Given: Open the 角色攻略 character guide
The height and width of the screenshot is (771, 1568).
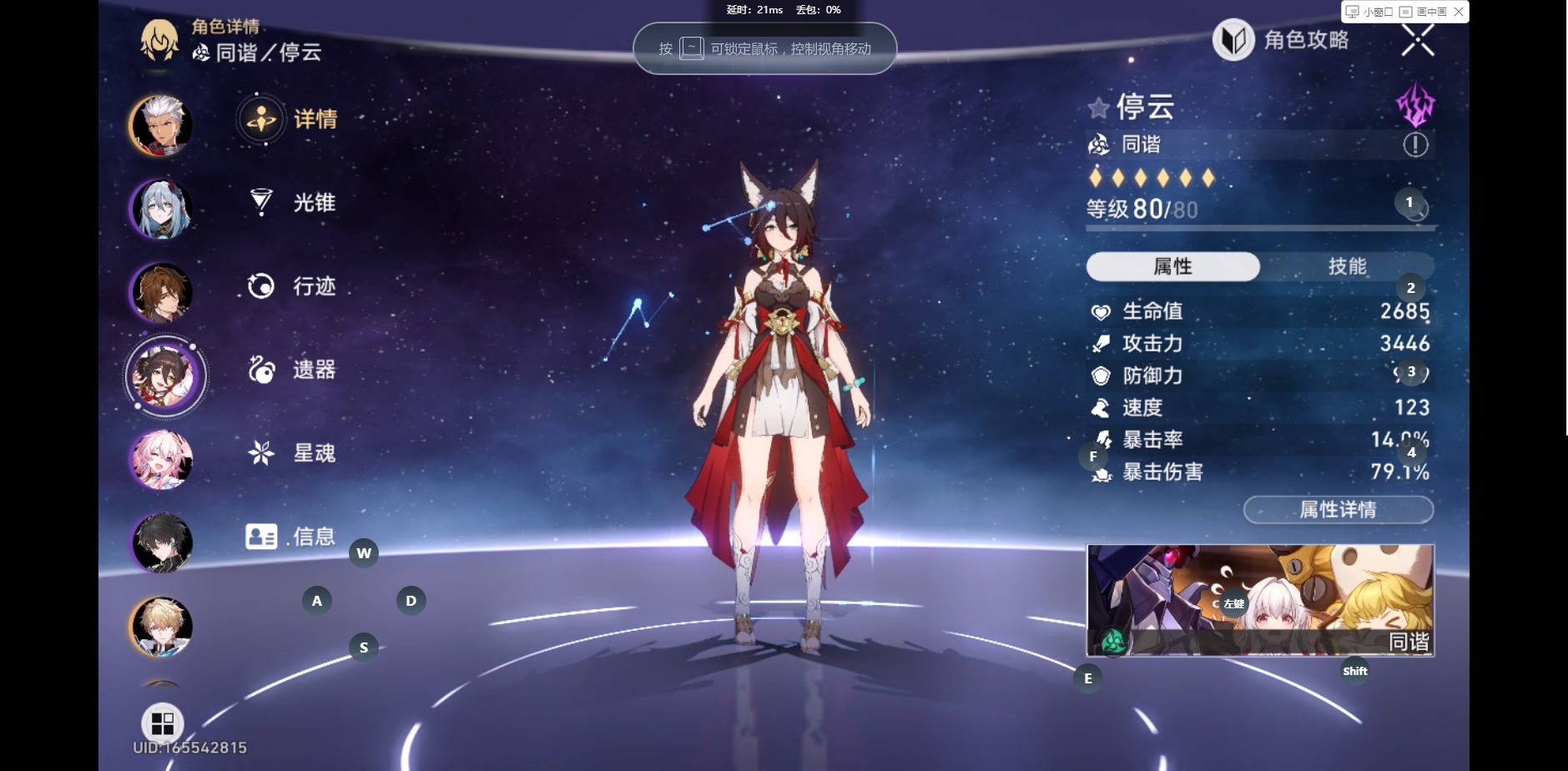Looking at the screenshot, I should pyautogui.click(x=1281, y=40).
